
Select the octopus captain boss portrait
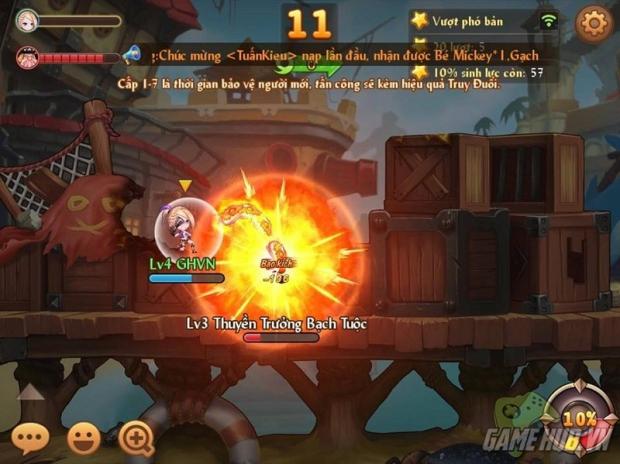pyautogui.click(x=27, y=57)
